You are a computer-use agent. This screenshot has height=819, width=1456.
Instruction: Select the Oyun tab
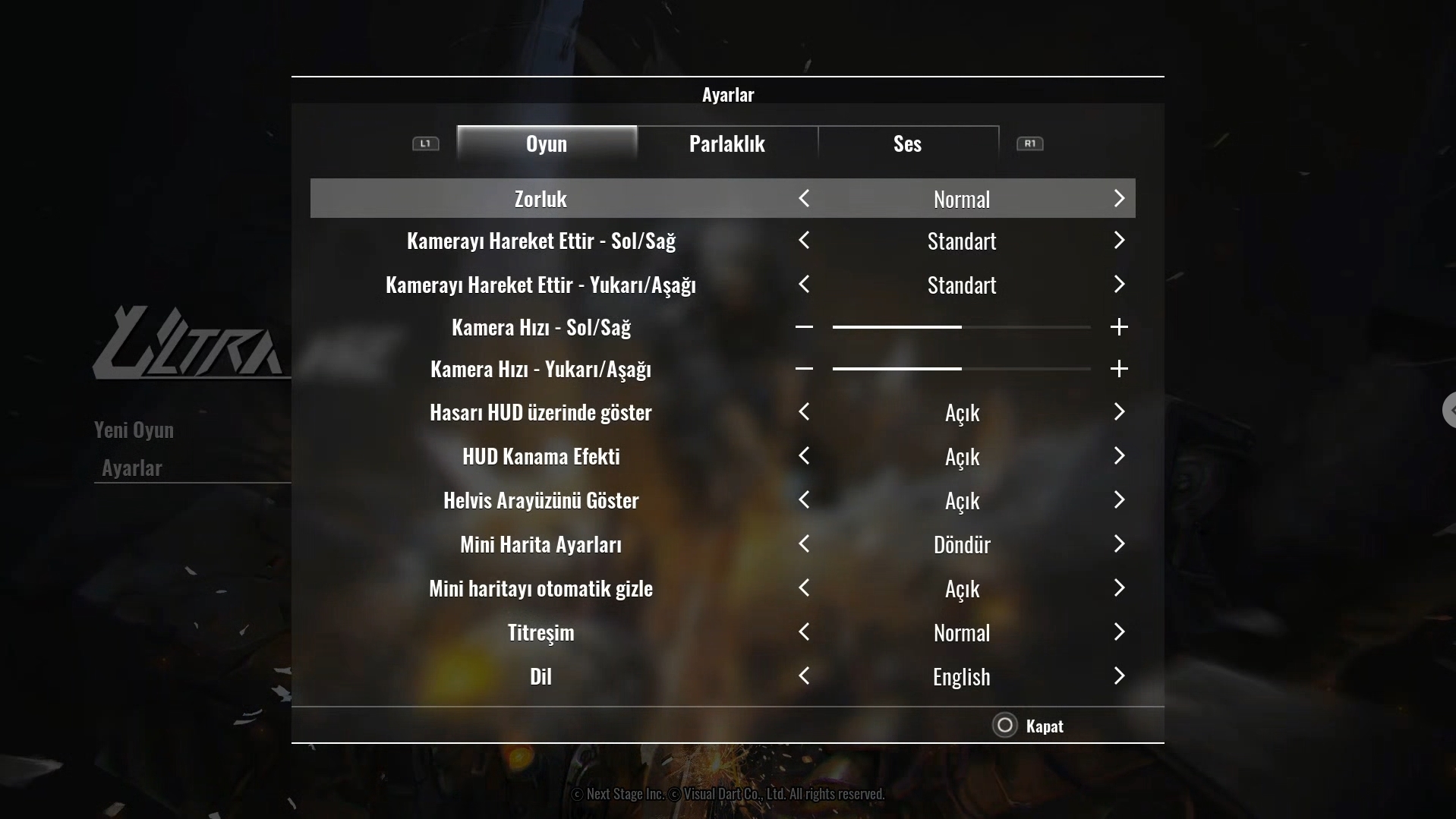pos(547,143)
